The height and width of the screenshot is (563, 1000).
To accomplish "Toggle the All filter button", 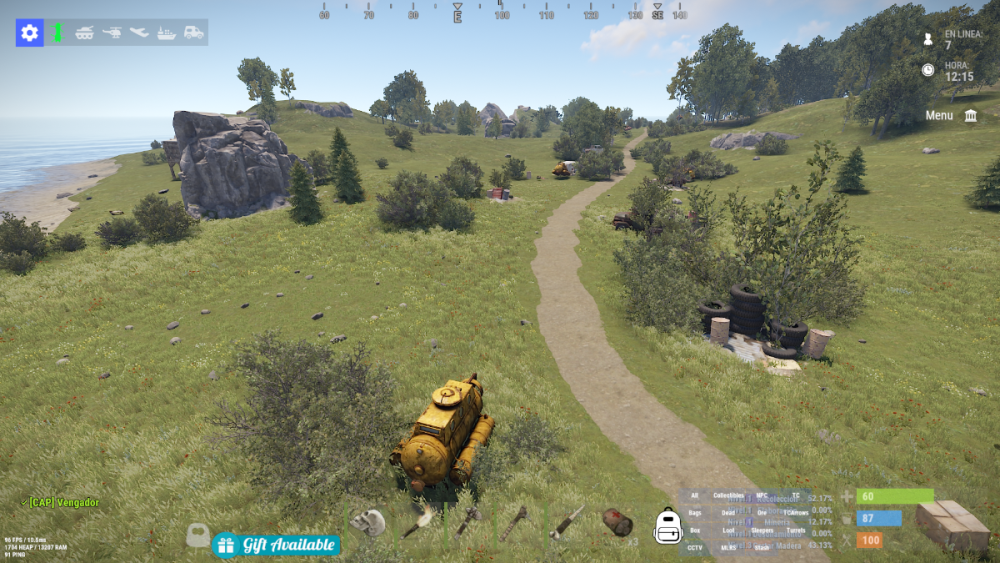I will click(695, 495).
